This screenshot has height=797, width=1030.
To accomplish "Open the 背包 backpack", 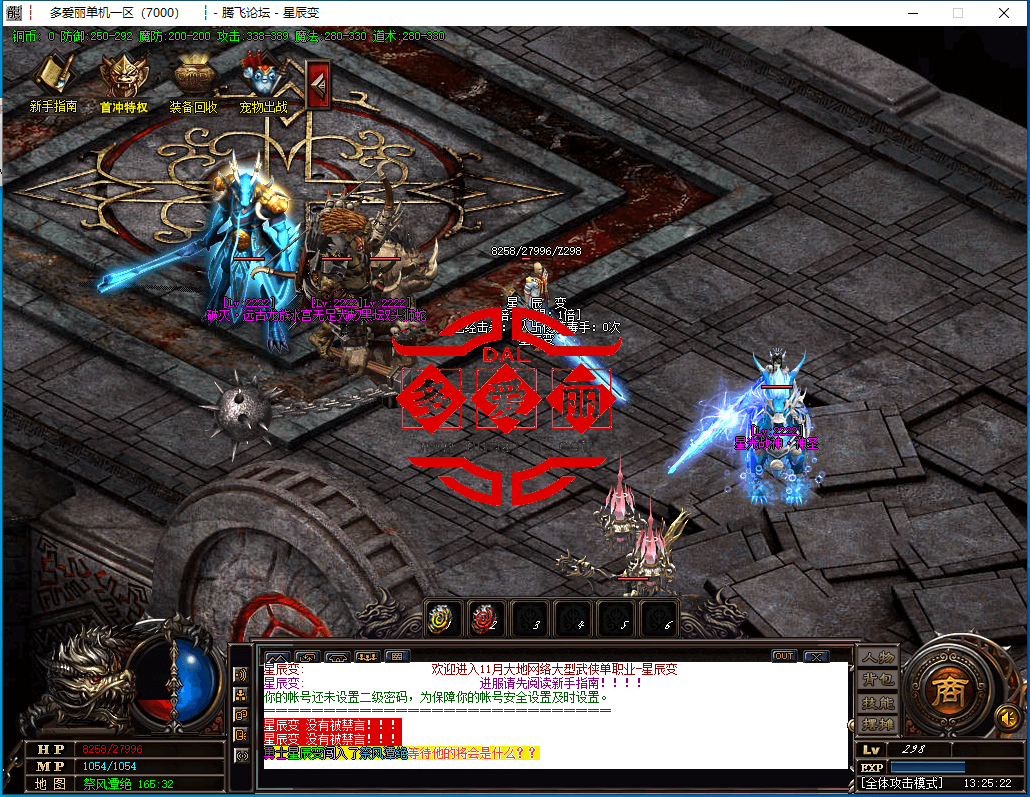I will [x=878, y=680].
